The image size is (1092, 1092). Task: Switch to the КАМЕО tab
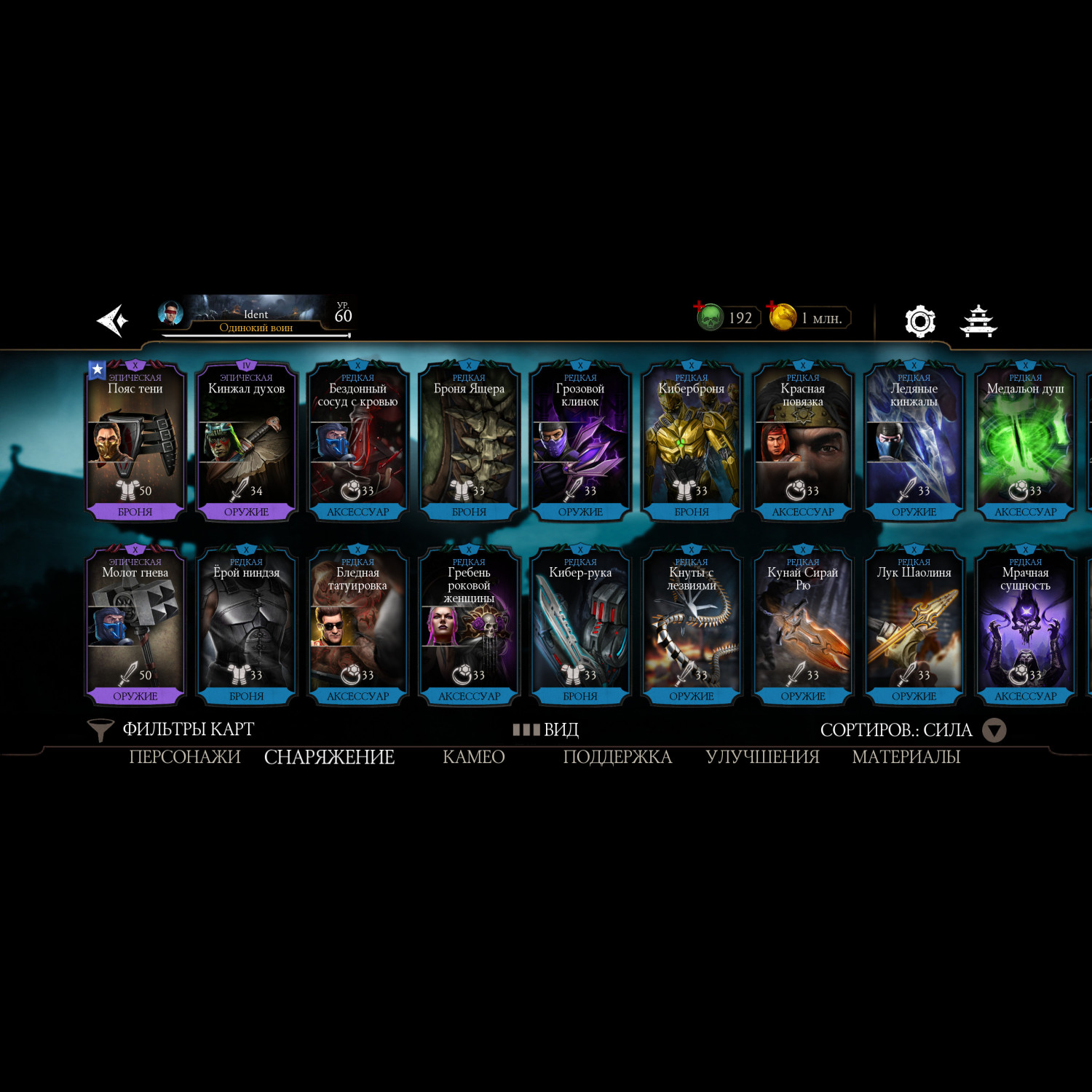coord(473,757)
